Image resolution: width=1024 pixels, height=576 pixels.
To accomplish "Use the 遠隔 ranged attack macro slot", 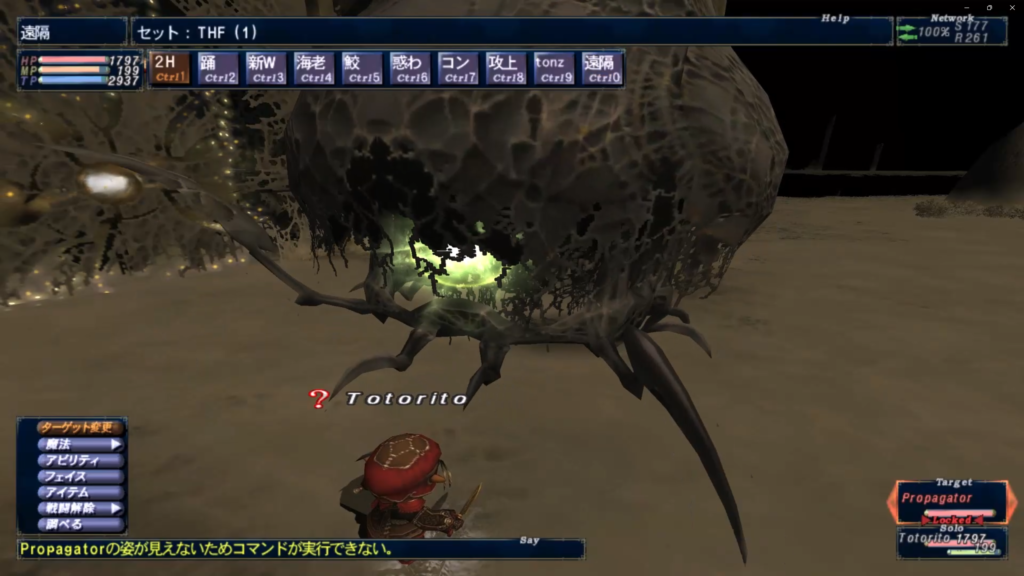I will [602, 68].
